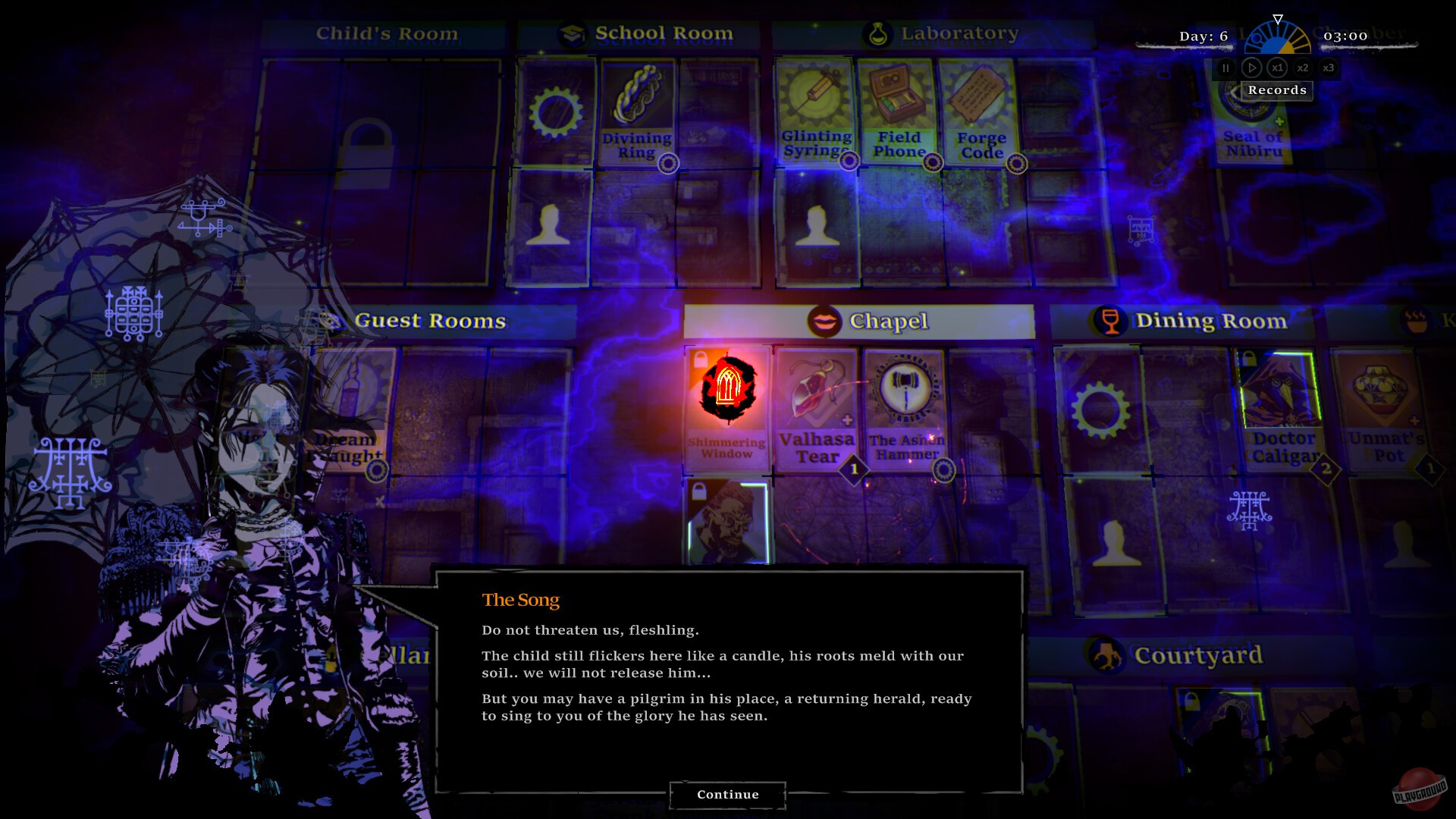Click the lips icon on the Chapel header
The image size is (1456, 819).
pyautogui.click(x=825, y=321)
